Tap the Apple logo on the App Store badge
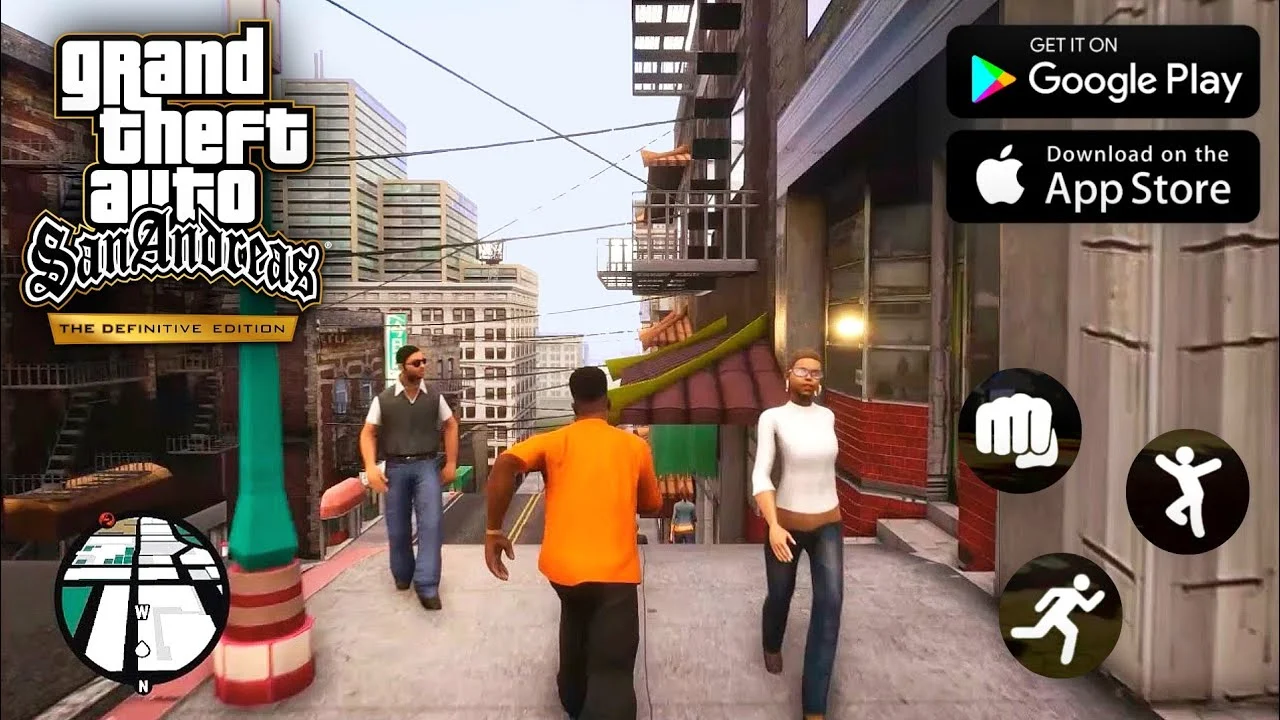This screenshot has width=1280, height=720. 1000,175
